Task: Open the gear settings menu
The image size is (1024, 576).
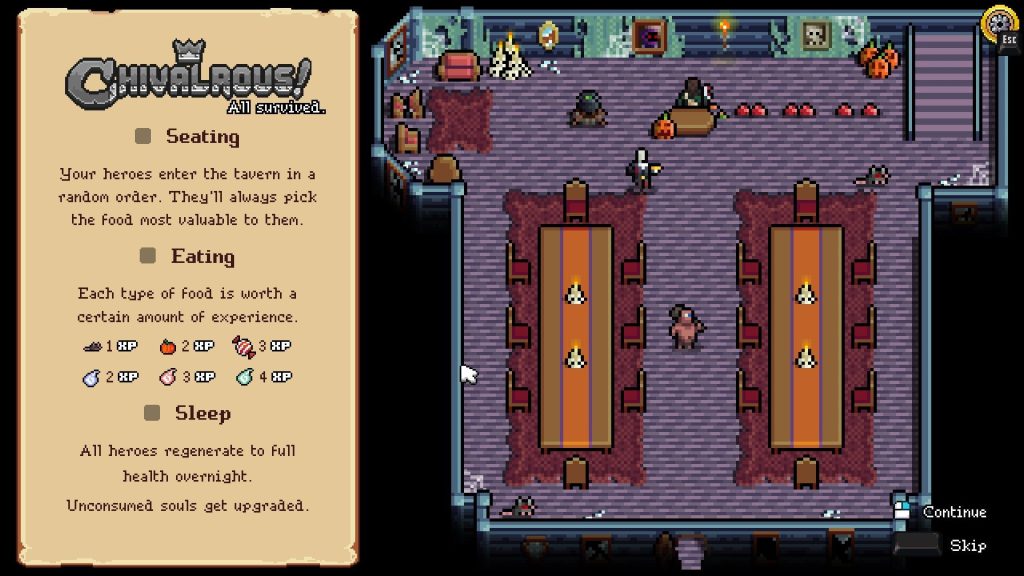Action: click(998, 23)
